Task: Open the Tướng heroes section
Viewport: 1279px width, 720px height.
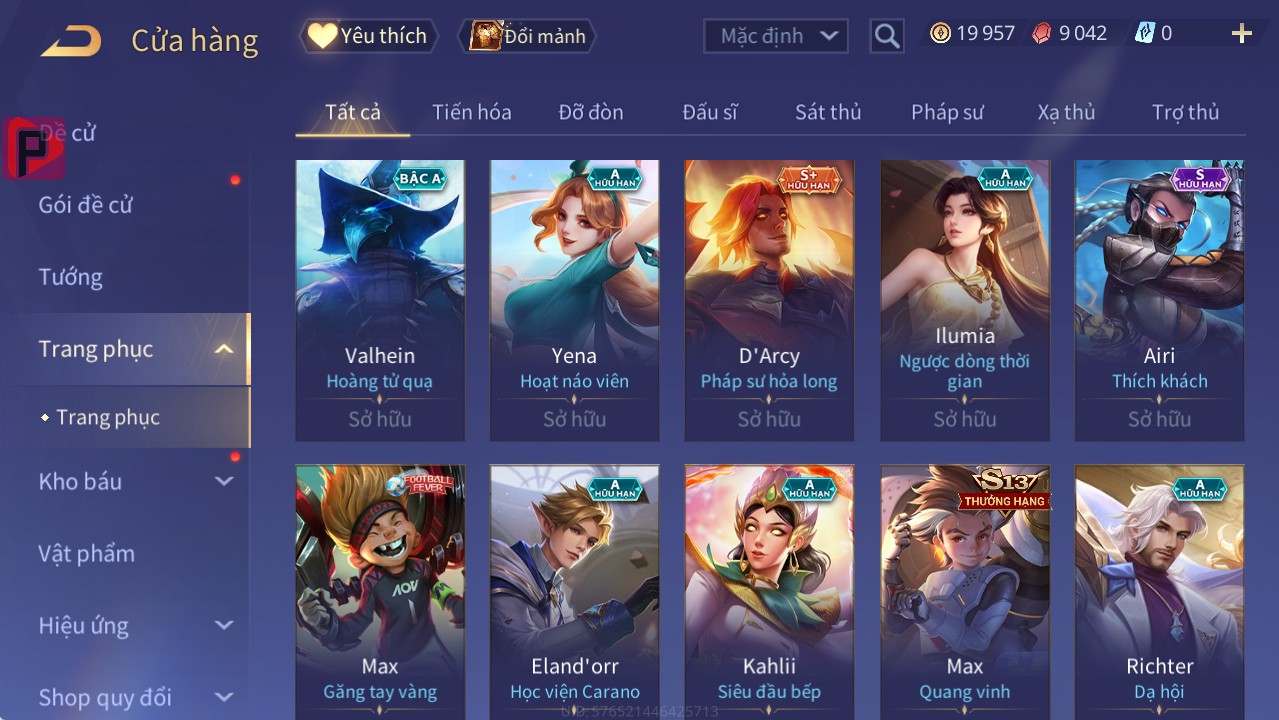Action: click(71, 277)
